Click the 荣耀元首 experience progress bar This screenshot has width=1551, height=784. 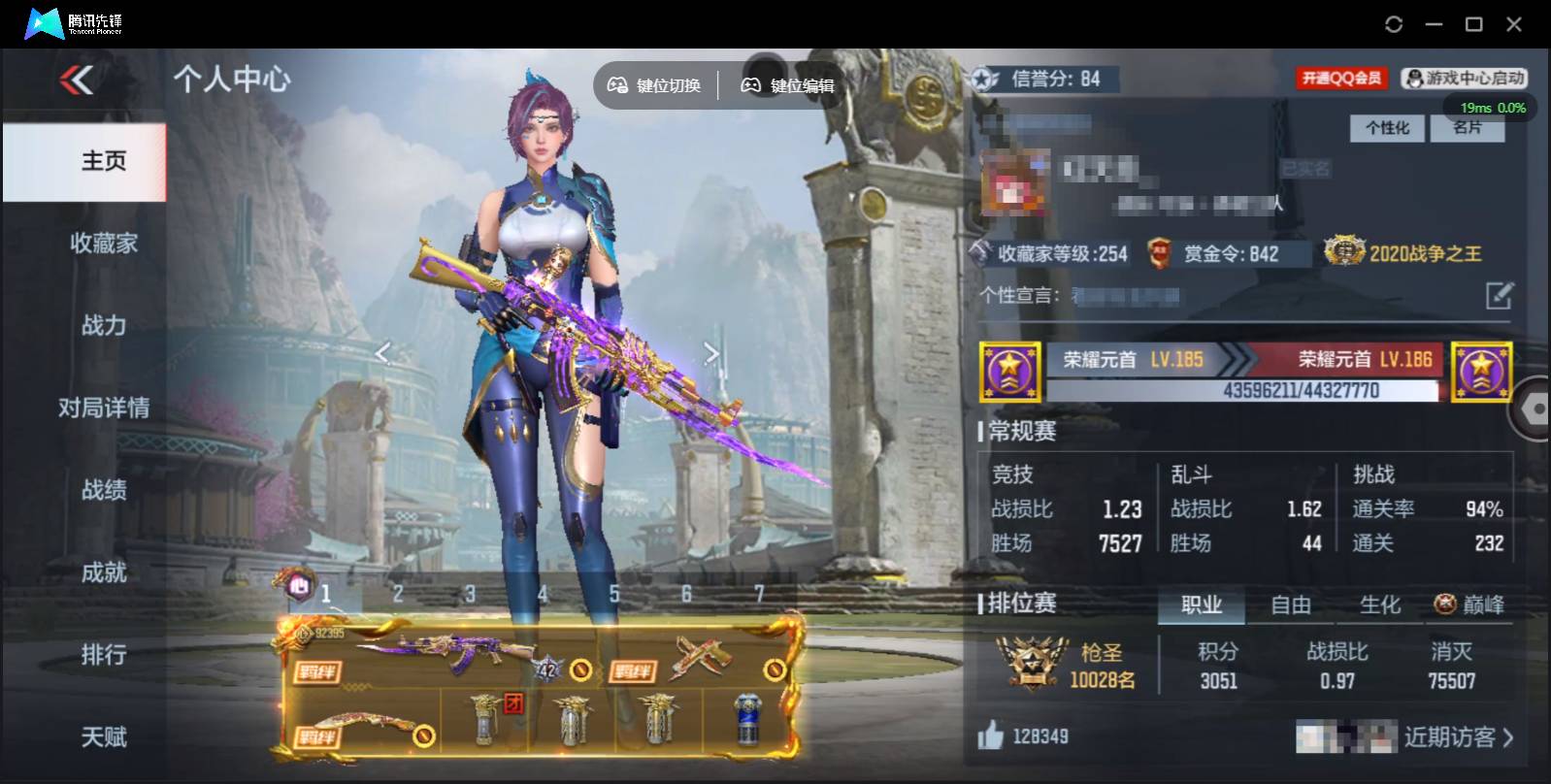click(x=1244, y=393)
